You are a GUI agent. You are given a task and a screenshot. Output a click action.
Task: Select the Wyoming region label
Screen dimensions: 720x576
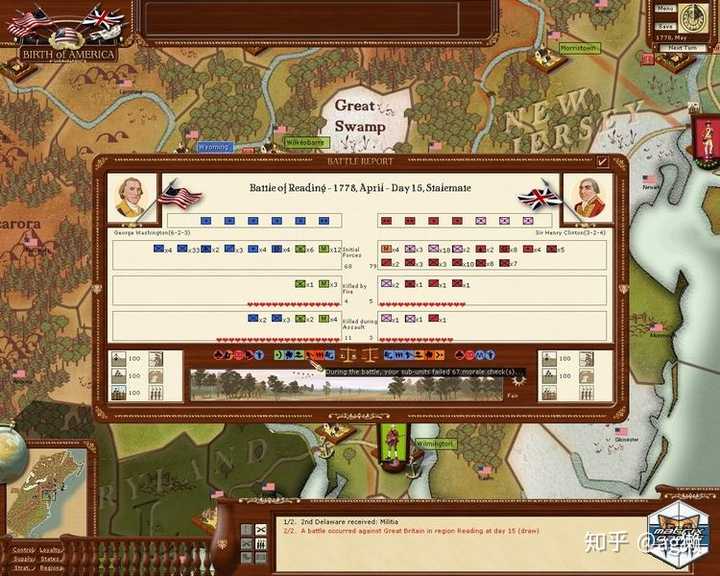click(x=213, y=147)
